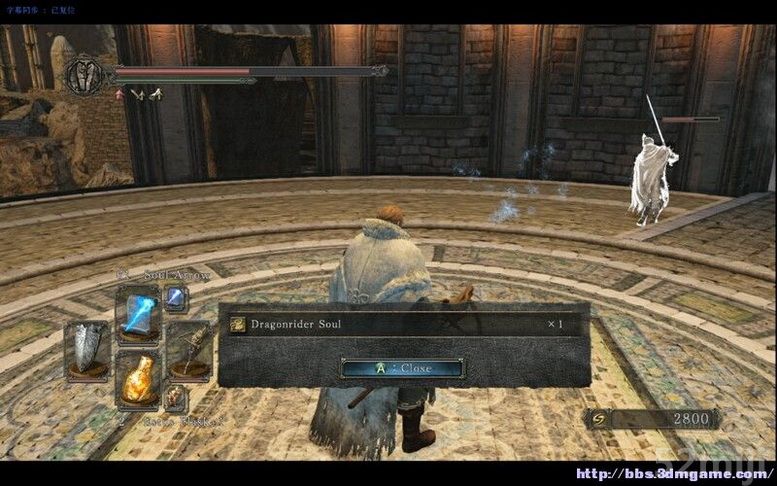Click the small next-spell slot beside Soul Arrow
Screen dimensions: 777x486
click(176, 297)
